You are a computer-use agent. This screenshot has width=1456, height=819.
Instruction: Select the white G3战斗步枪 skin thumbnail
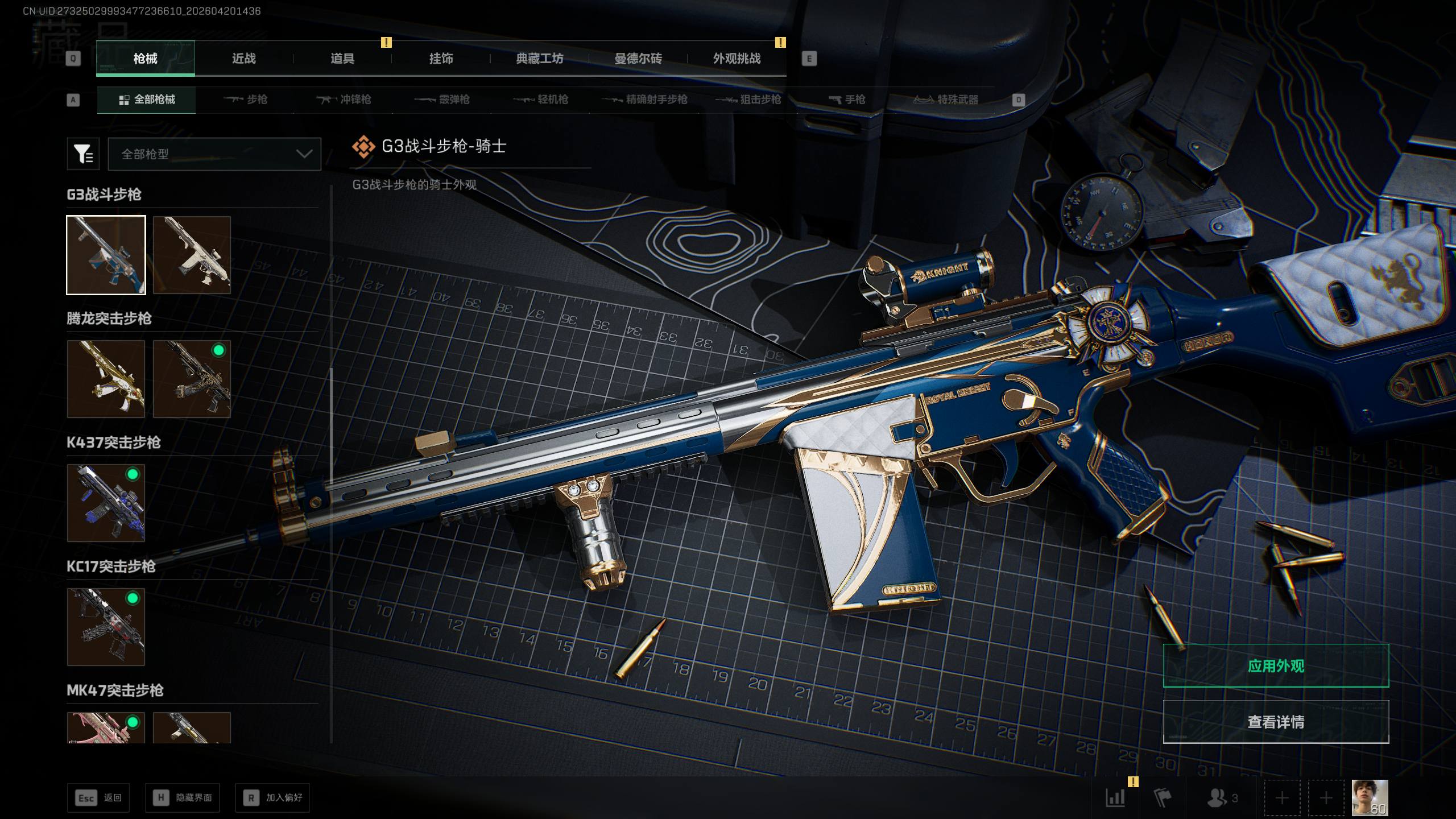pos(192,255)
